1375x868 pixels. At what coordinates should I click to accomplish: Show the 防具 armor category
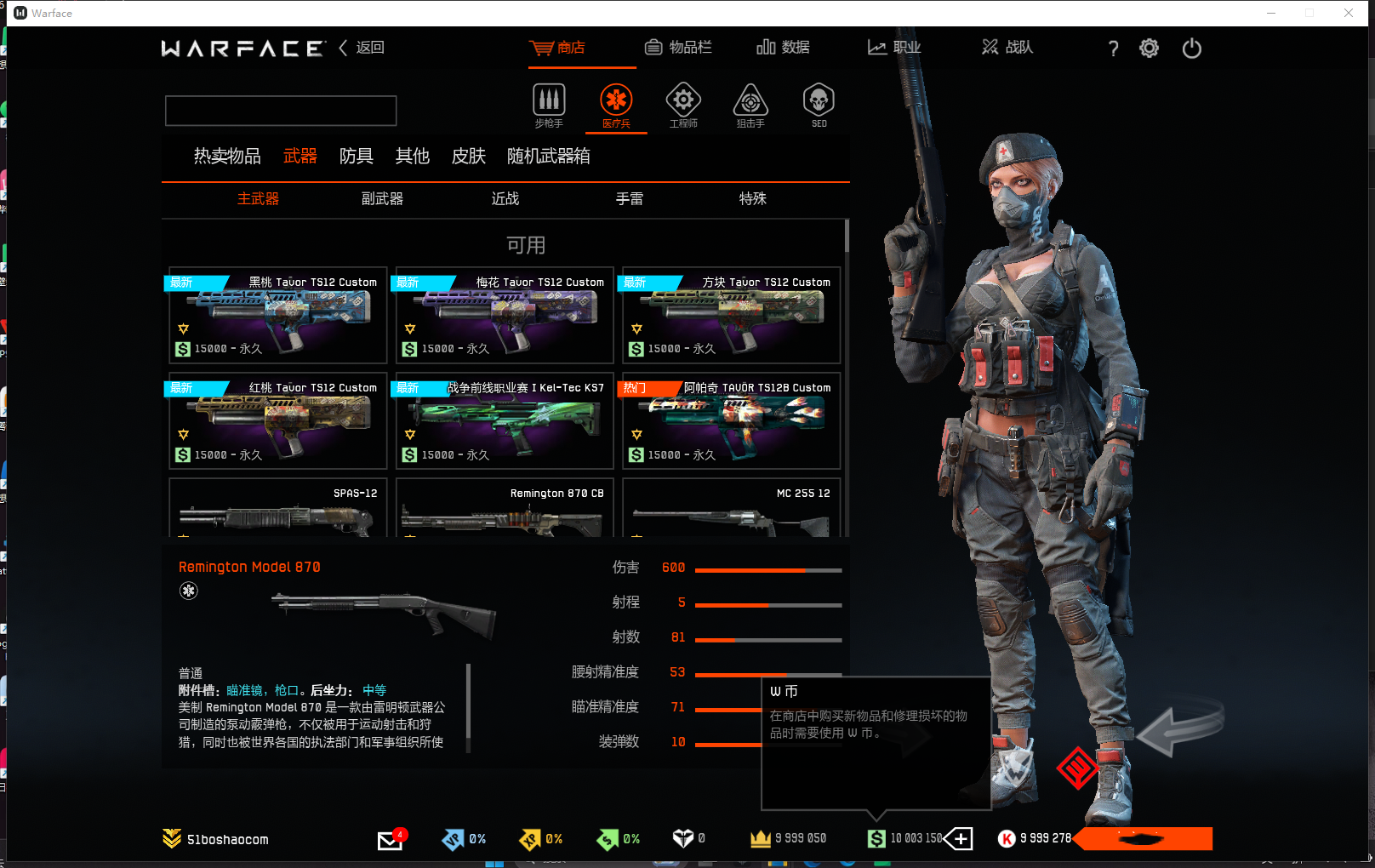[x=356, y=157]
